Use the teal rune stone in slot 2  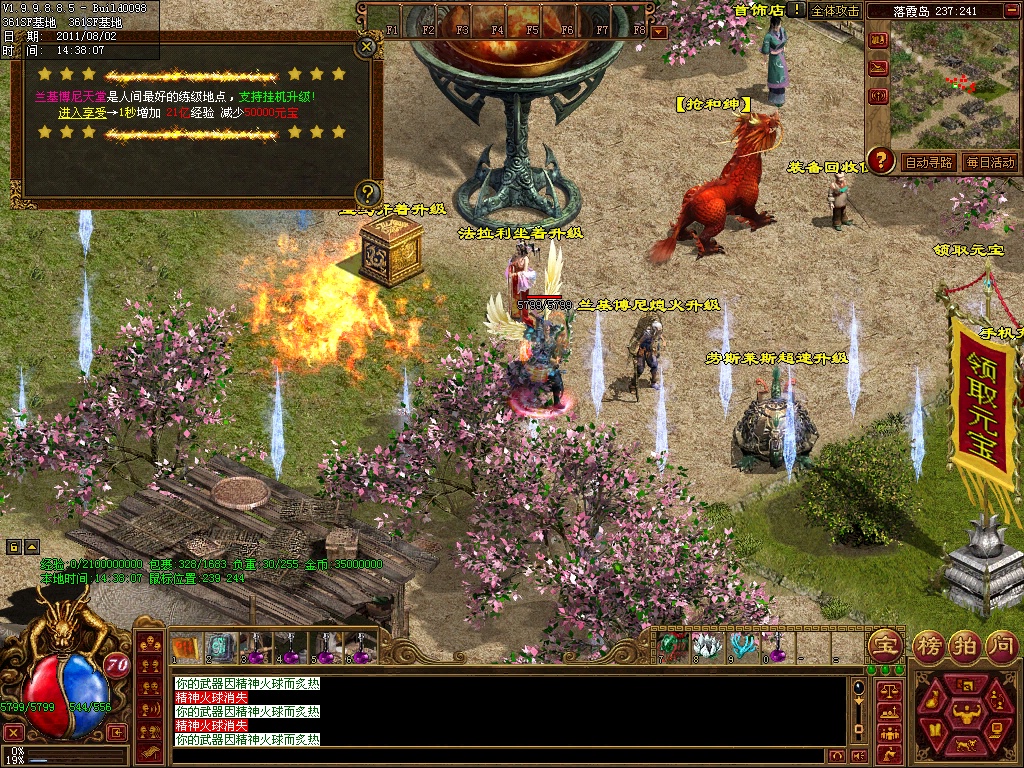[x=220, y=648]
